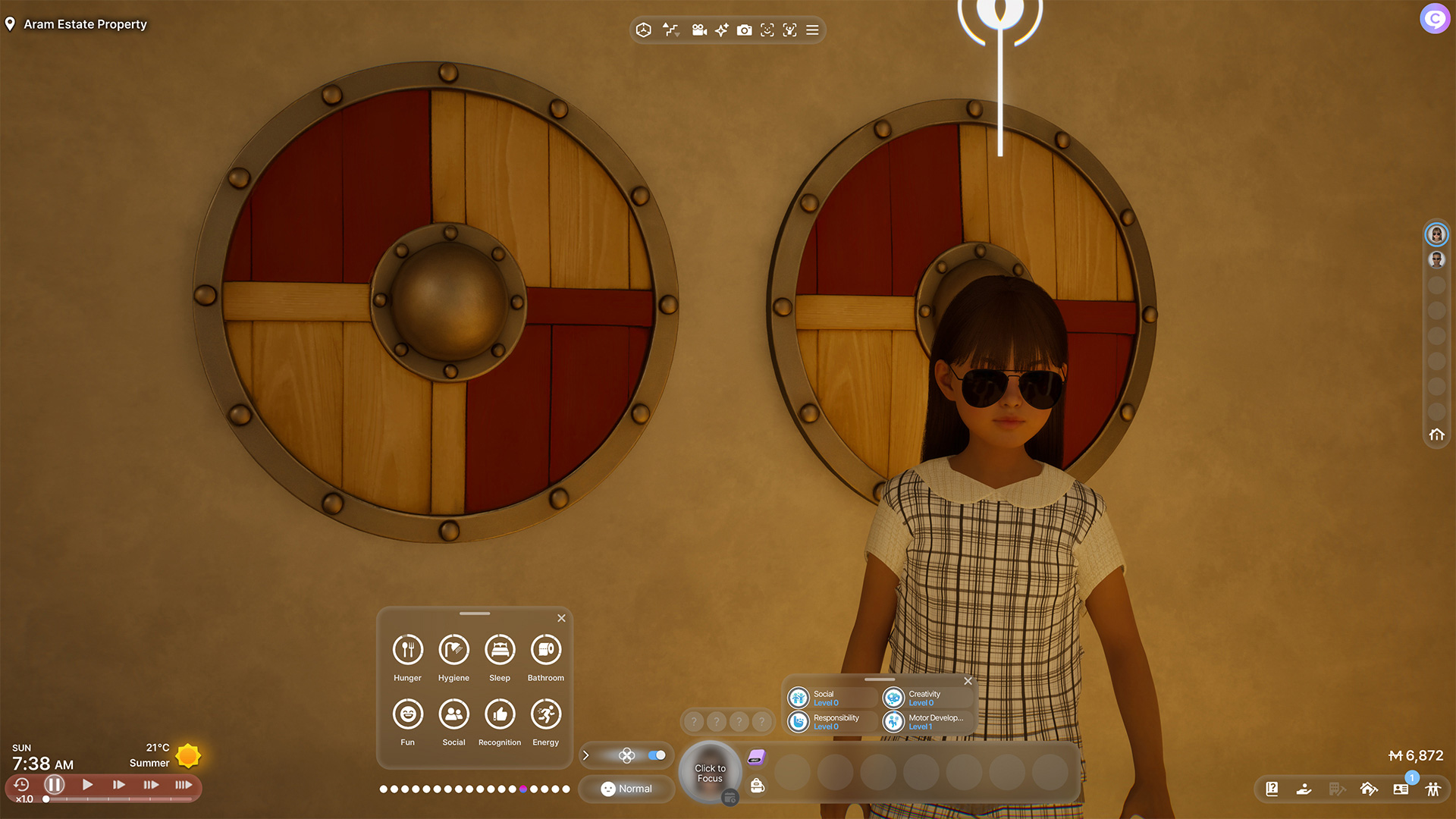Check the Fun need icon
Viewport: 1456px width, 819px height.
(407, 714)
